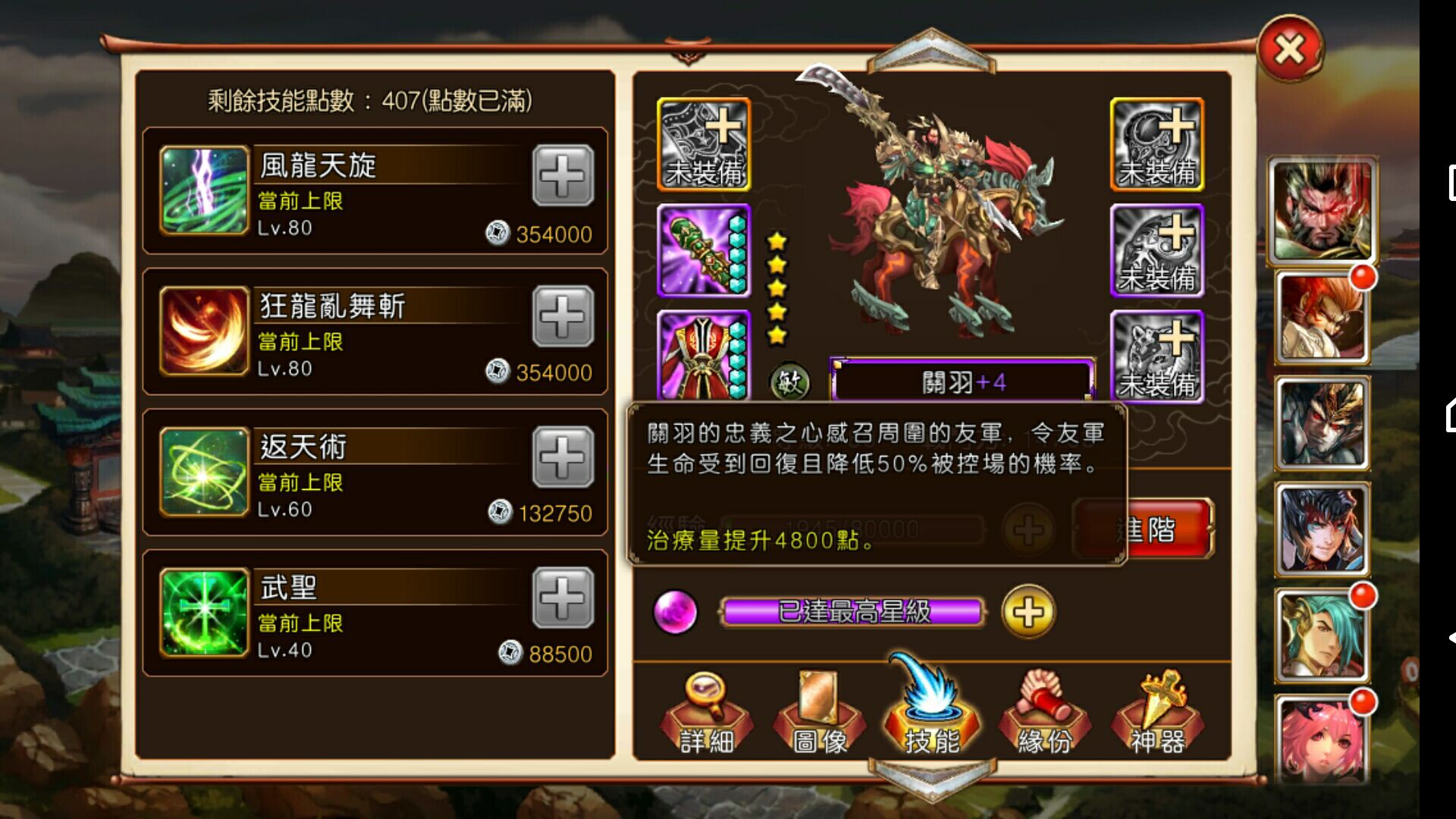This screenshot has height=819, width=1456.
Task: Select the green weapon equipment thumbnail
Action: (x=701, y=250)
